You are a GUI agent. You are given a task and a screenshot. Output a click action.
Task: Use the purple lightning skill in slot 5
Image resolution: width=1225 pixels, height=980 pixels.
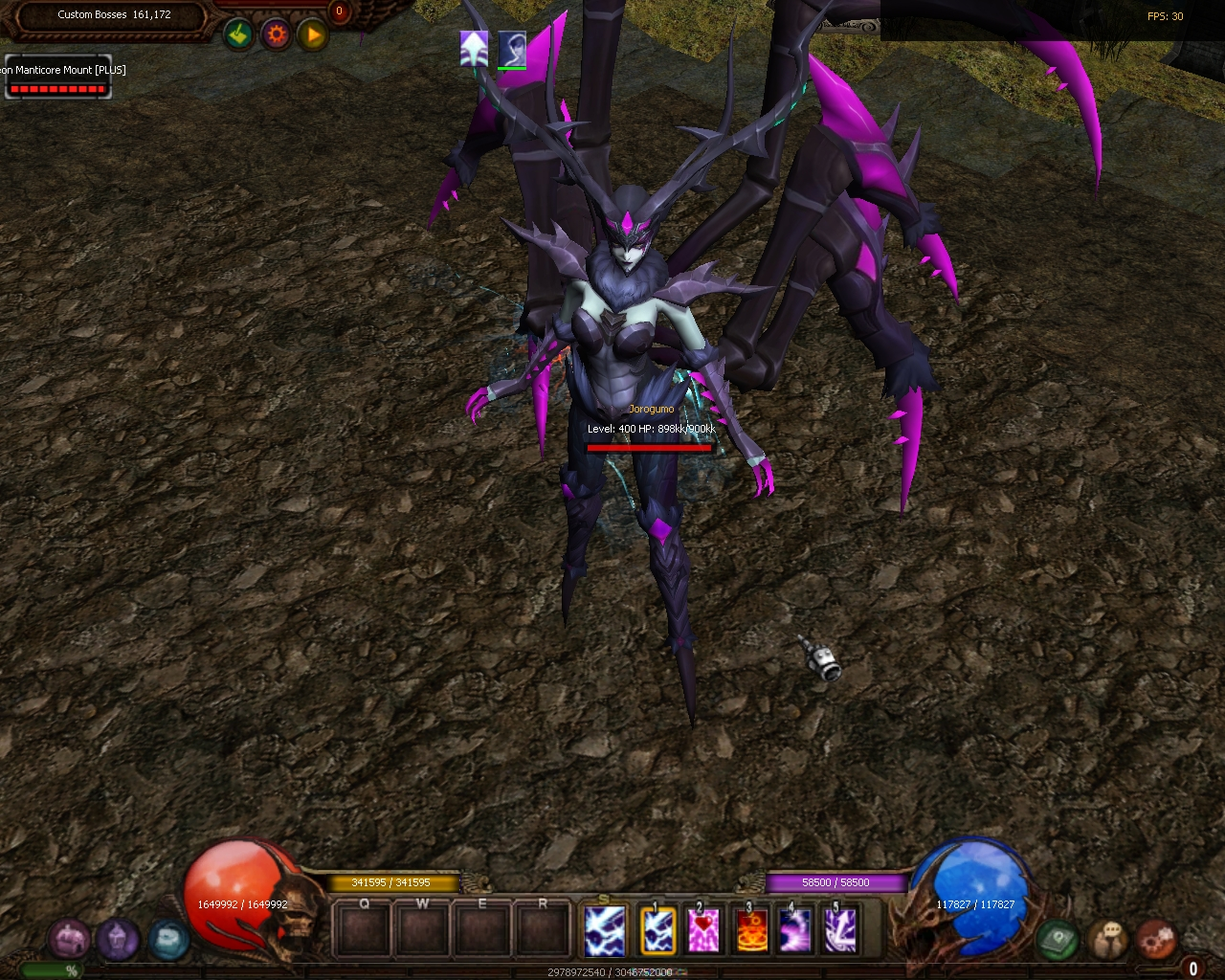(x=840, y=930)
